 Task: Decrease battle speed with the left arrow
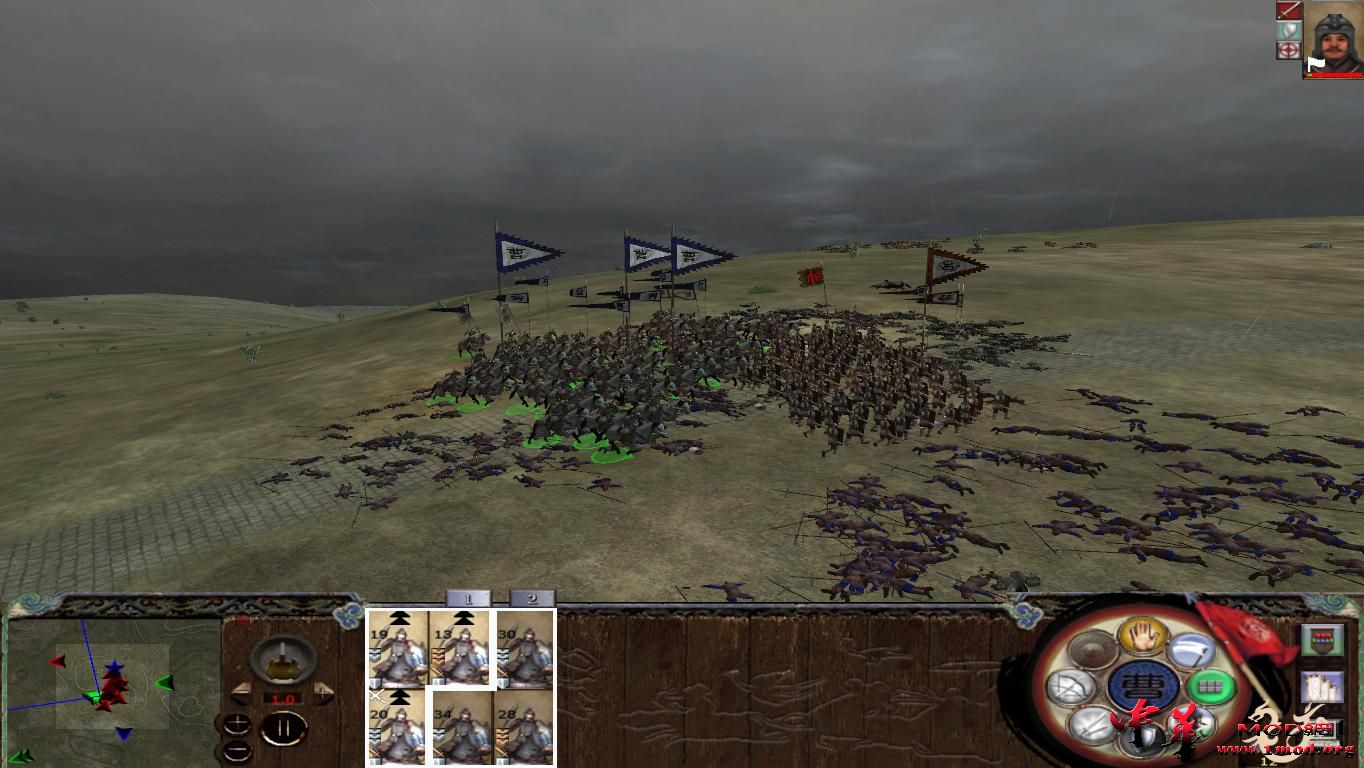pyautogui.click(x=242, y=691)
